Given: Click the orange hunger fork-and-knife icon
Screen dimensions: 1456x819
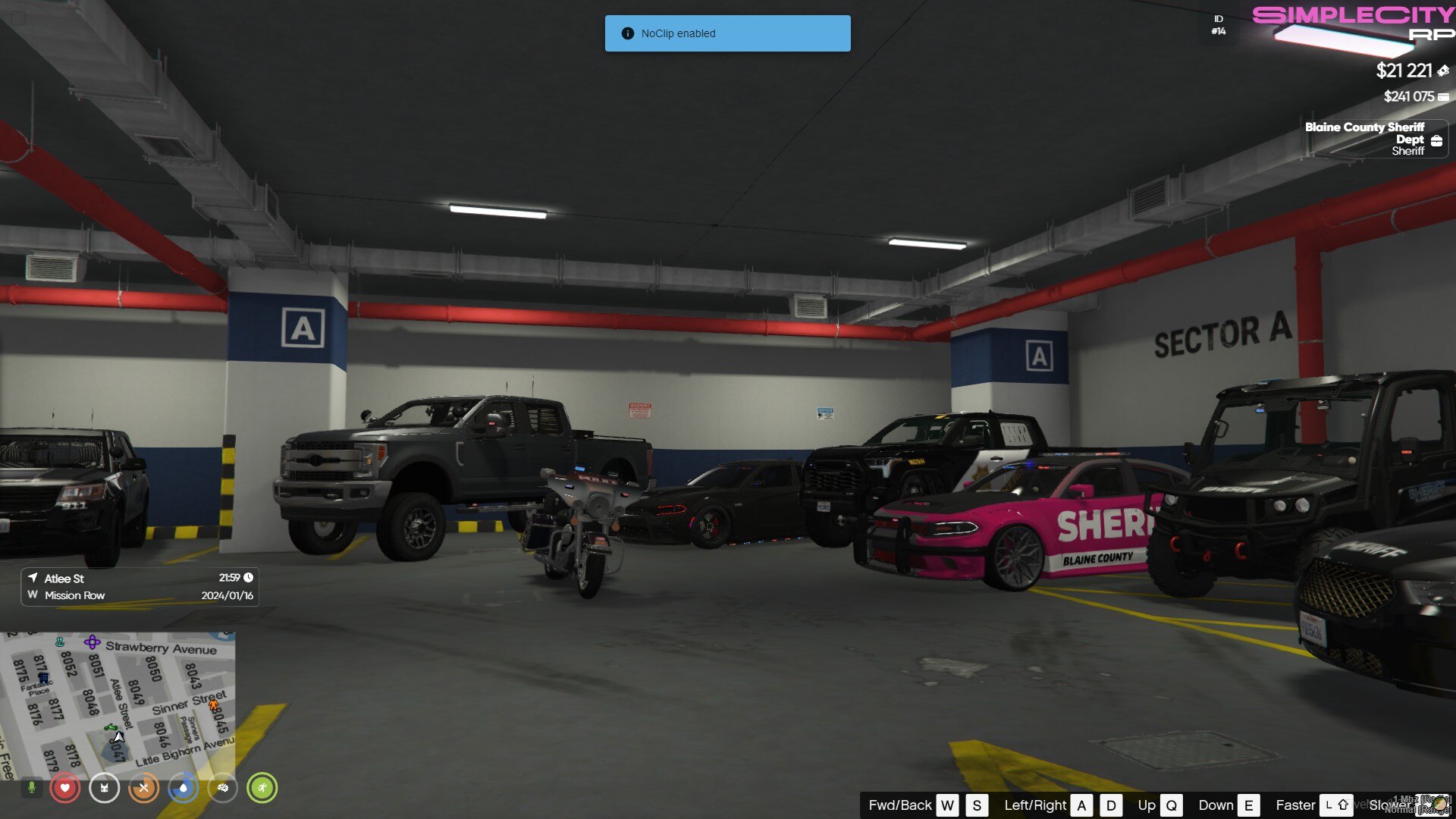Looking at the screenshot, I should pos(144,787).
